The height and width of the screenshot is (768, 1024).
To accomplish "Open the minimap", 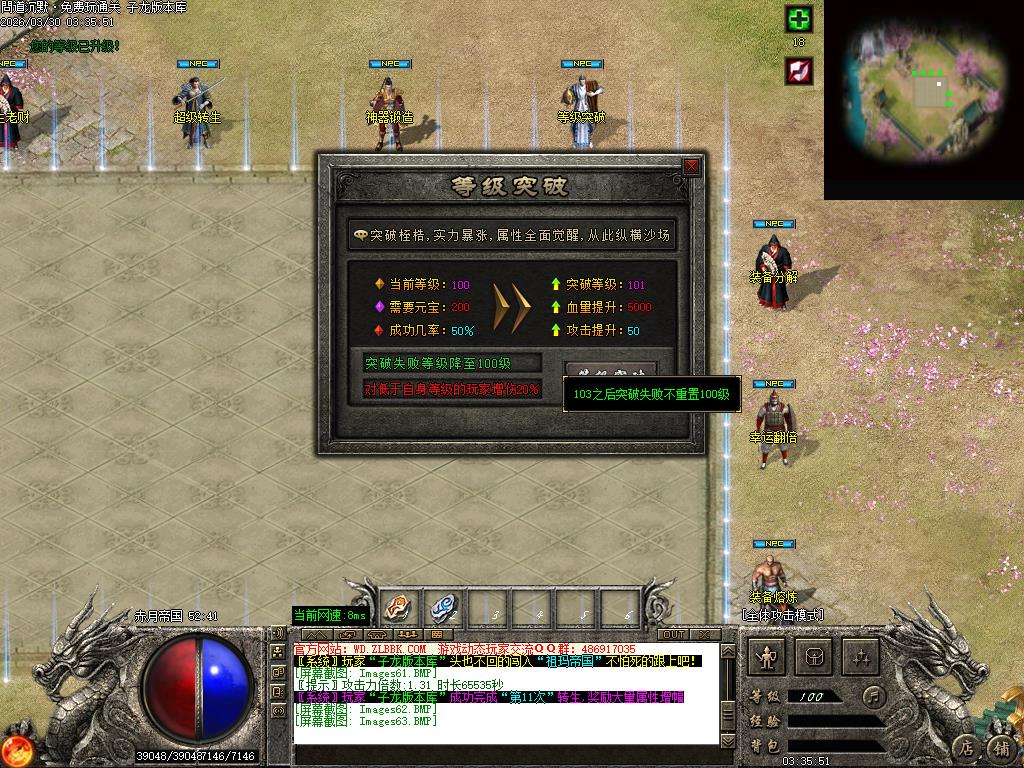I will click(x=923, y=98).
